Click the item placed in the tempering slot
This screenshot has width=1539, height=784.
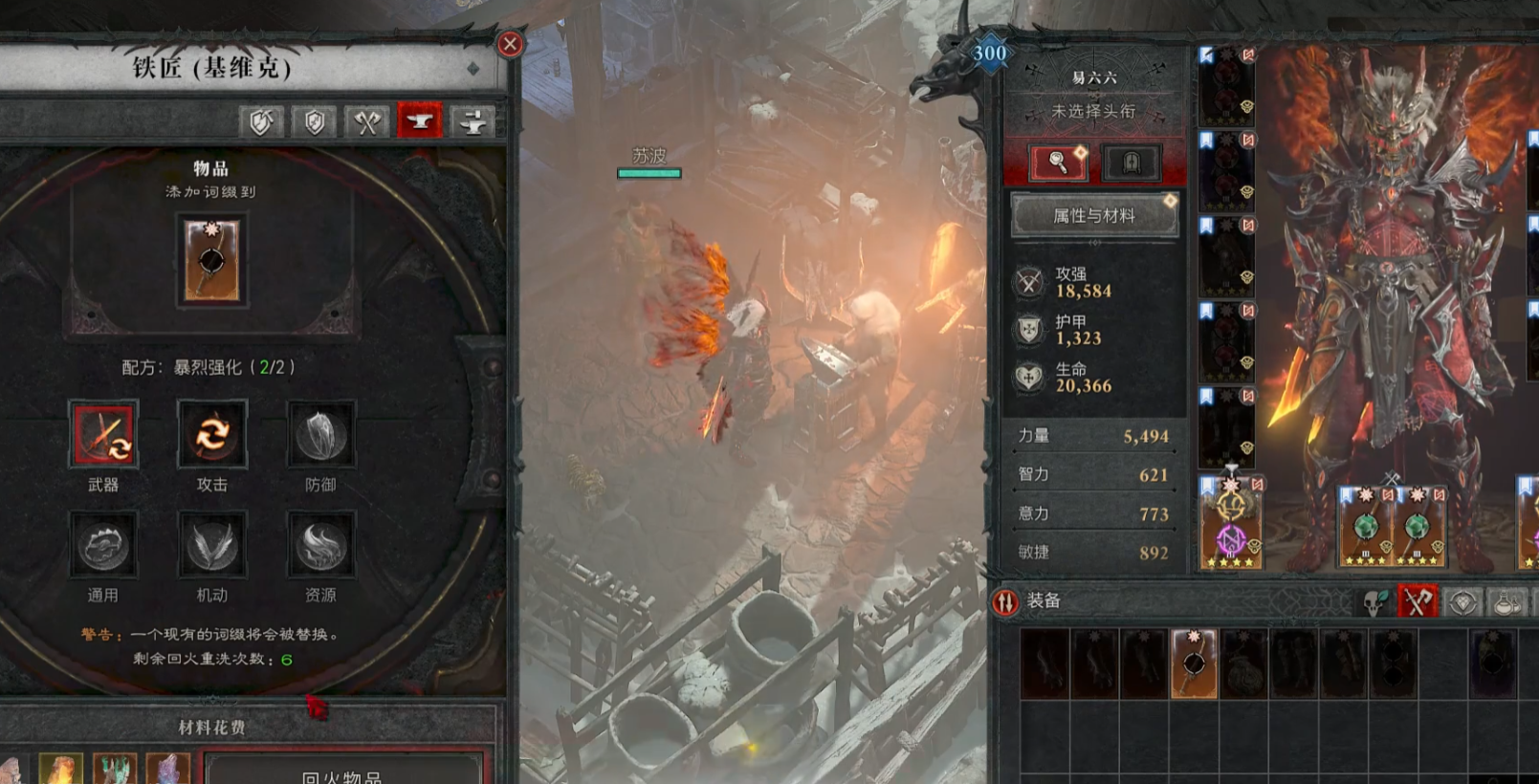coord(212,260)
